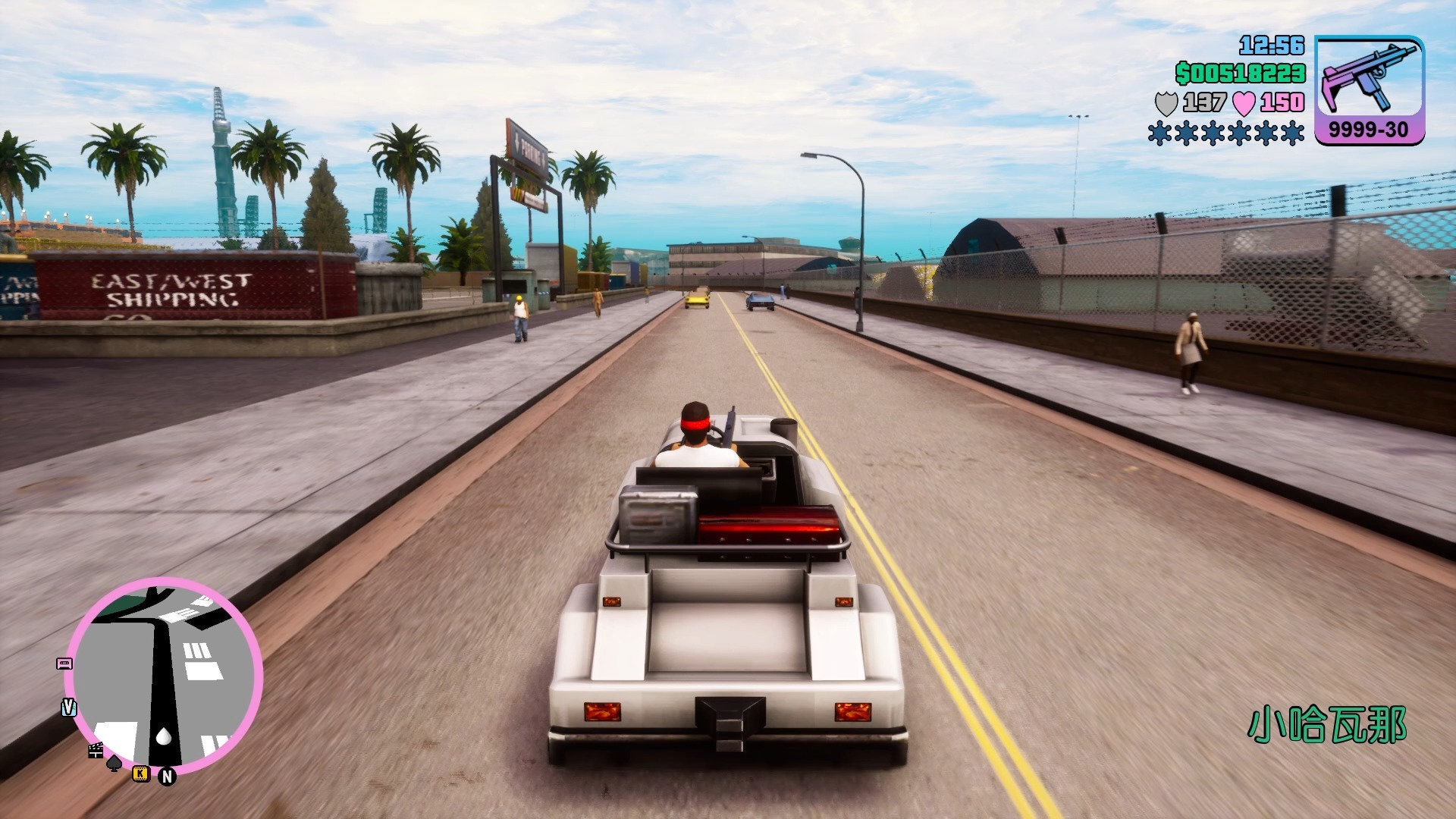Click the N north marker on radar
Screen dimensions: 1456x819
pyautogui.click(x=167, y=777)
